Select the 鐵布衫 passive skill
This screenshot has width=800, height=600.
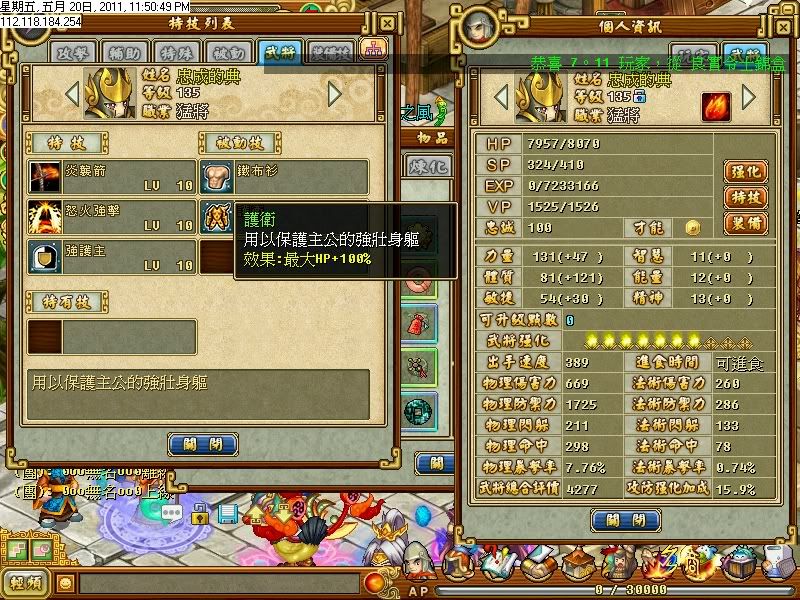click(284, 177)
